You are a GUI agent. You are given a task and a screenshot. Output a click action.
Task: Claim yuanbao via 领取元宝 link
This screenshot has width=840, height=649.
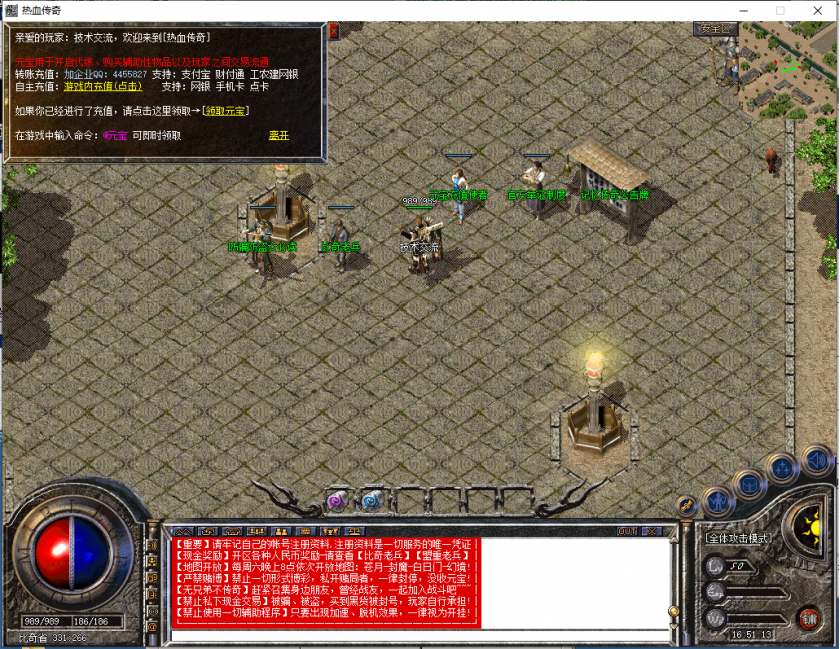[x=223, y=111]
